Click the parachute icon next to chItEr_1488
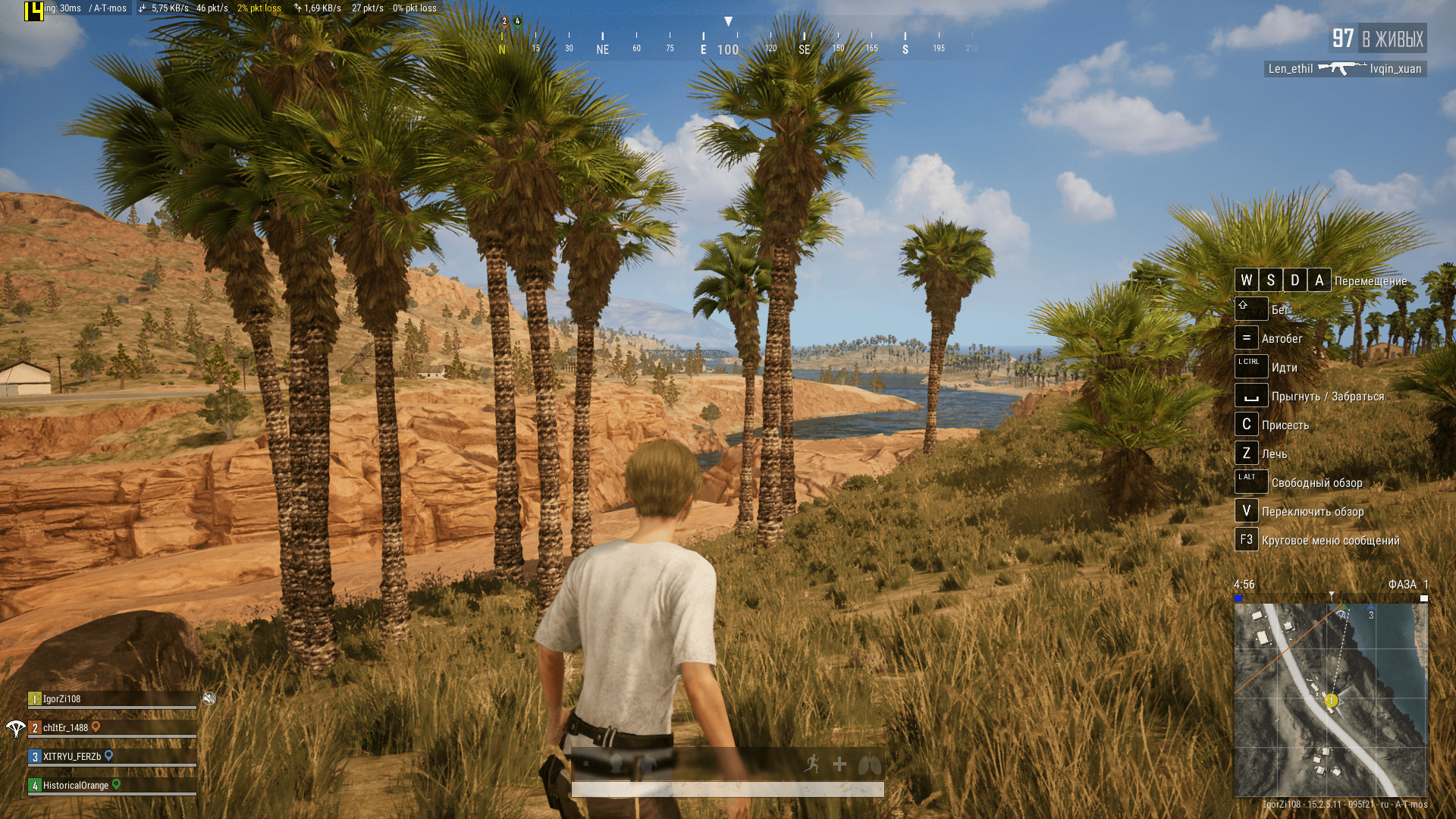The image size is (1456, 819). click(15, 729)
